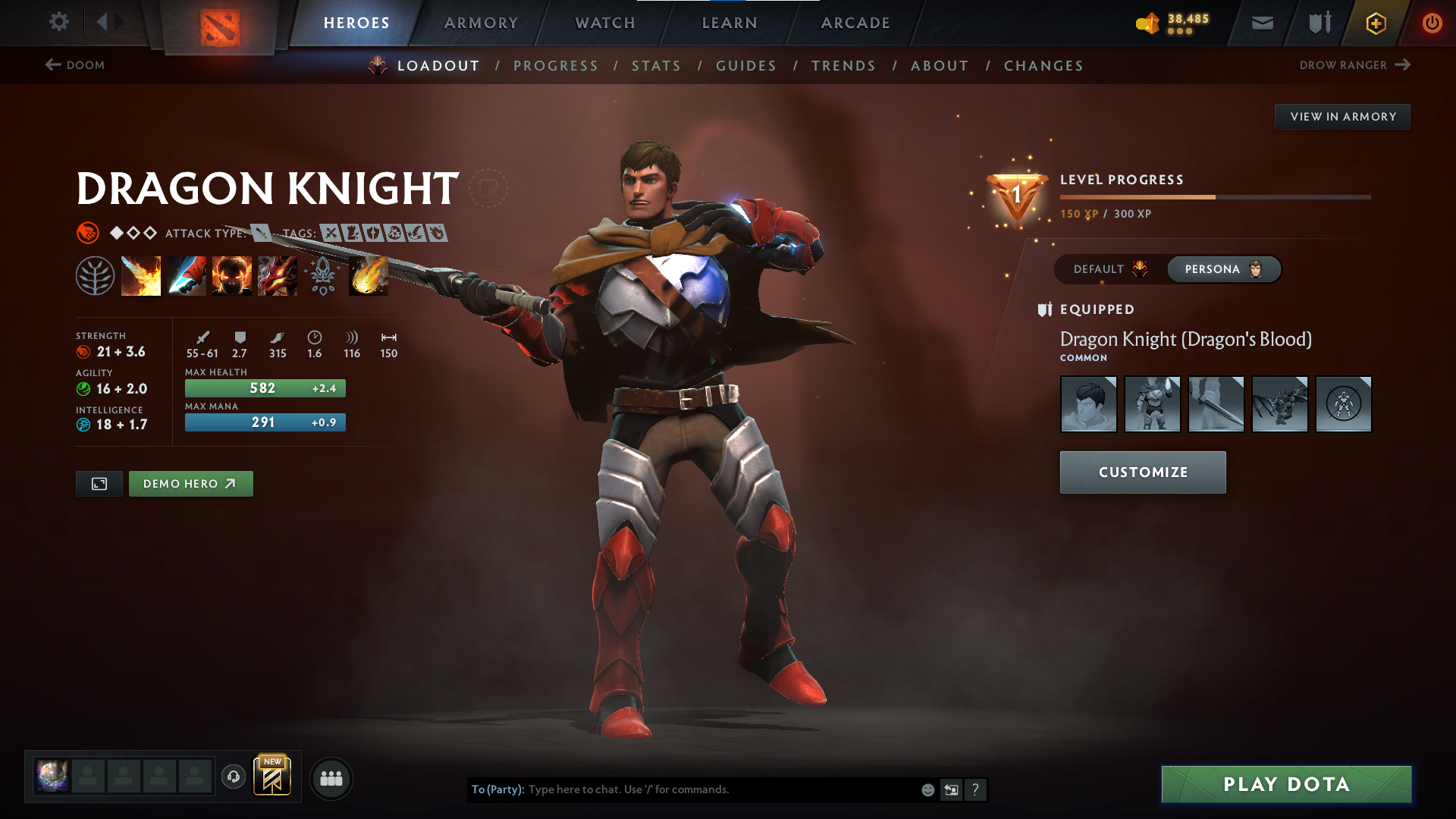Screen dimensions: 1456x819
Task: Click the Elder Dragon Form ability icon
Action: [277, 275]
